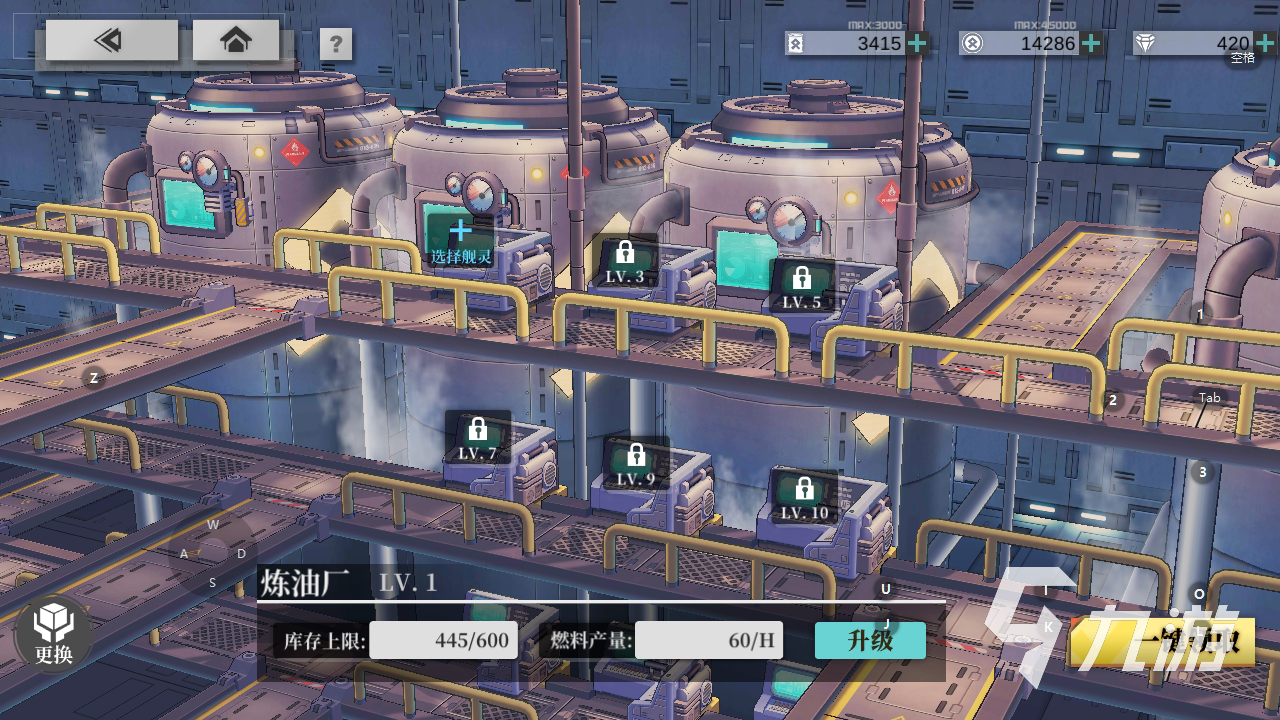Add more diamonds with the plus
Viewport: 1280px width, 720px height.
[1264, 43]
